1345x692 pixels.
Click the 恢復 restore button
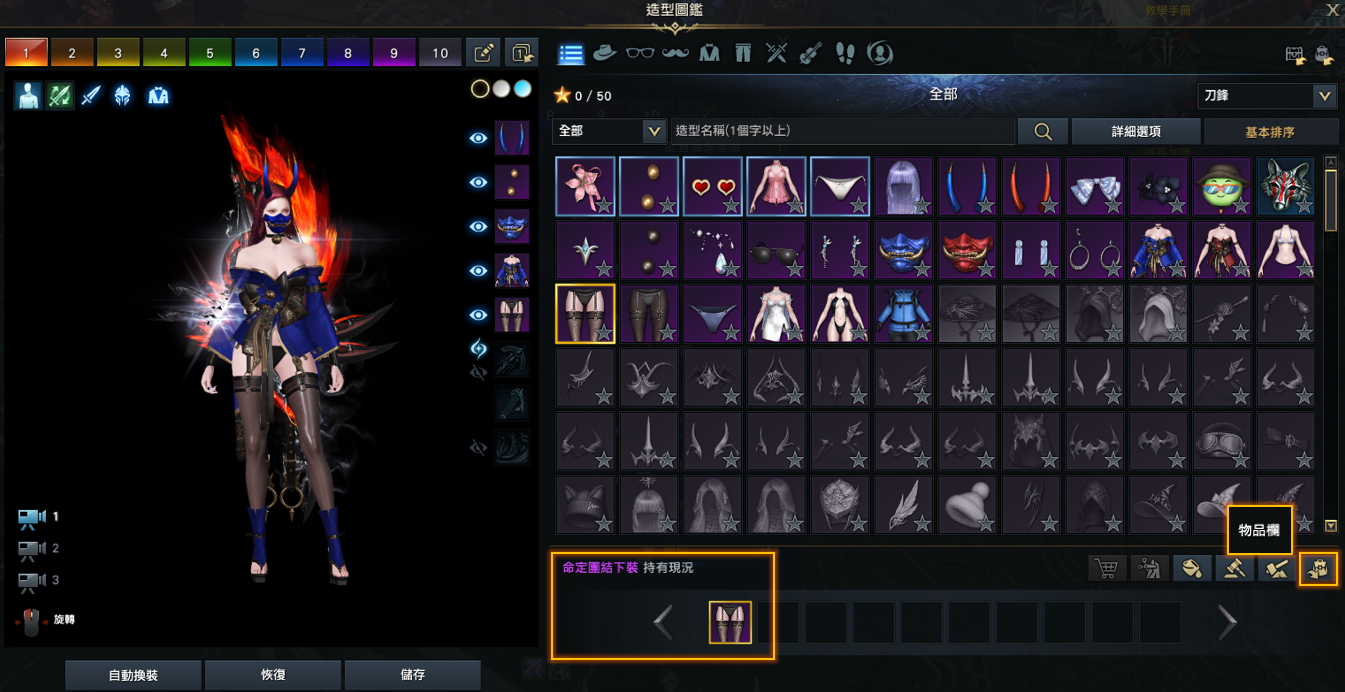click(x=273, y=675)
